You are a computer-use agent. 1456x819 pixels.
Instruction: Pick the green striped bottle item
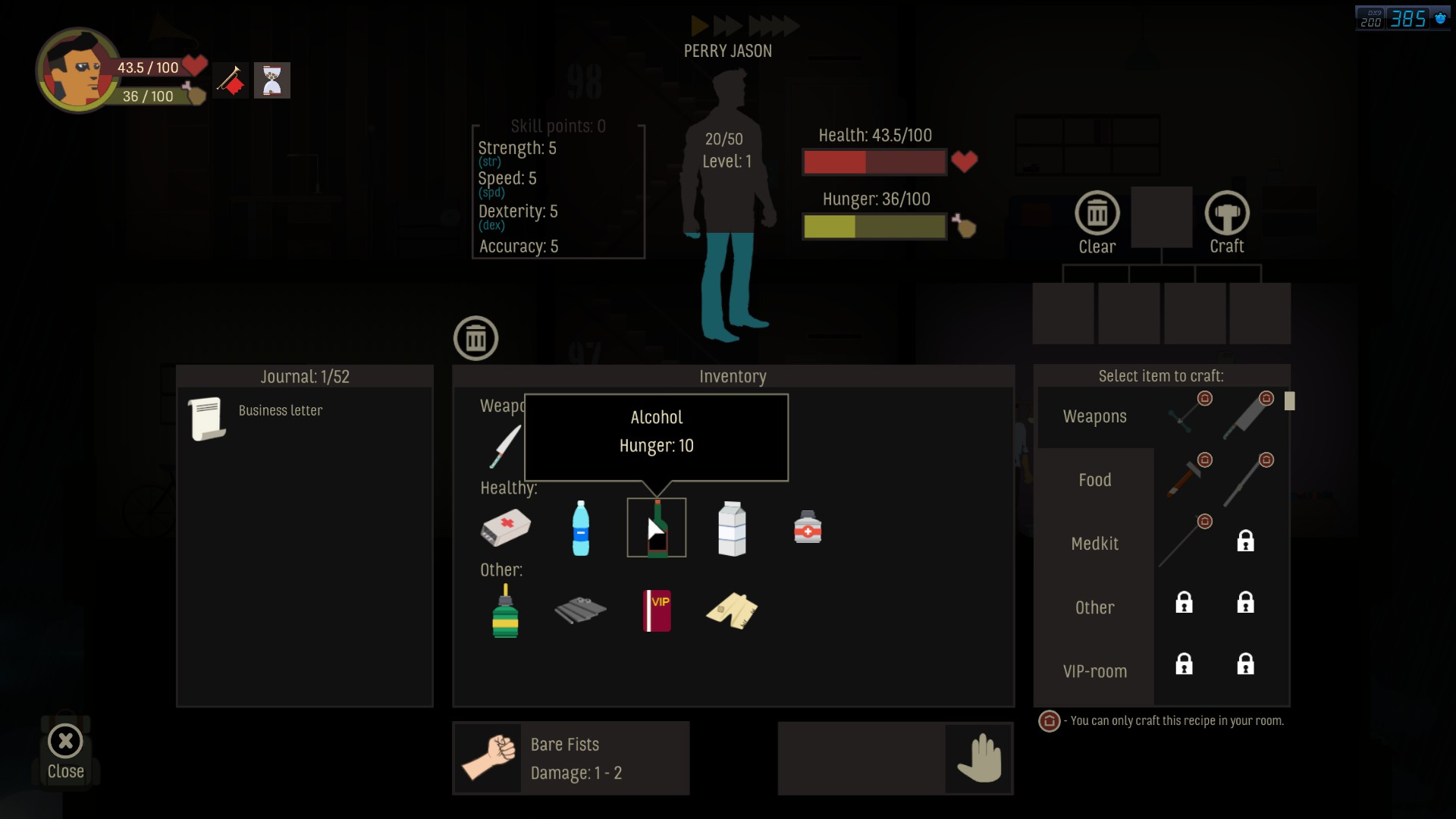pyautogui.click(x=505, y=611)
